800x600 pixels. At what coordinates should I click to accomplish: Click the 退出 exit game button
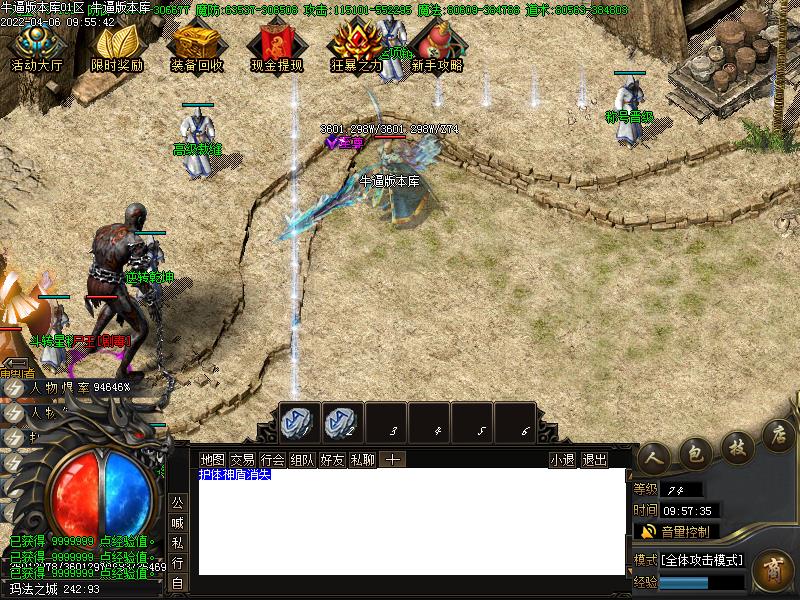pos(594,460)
